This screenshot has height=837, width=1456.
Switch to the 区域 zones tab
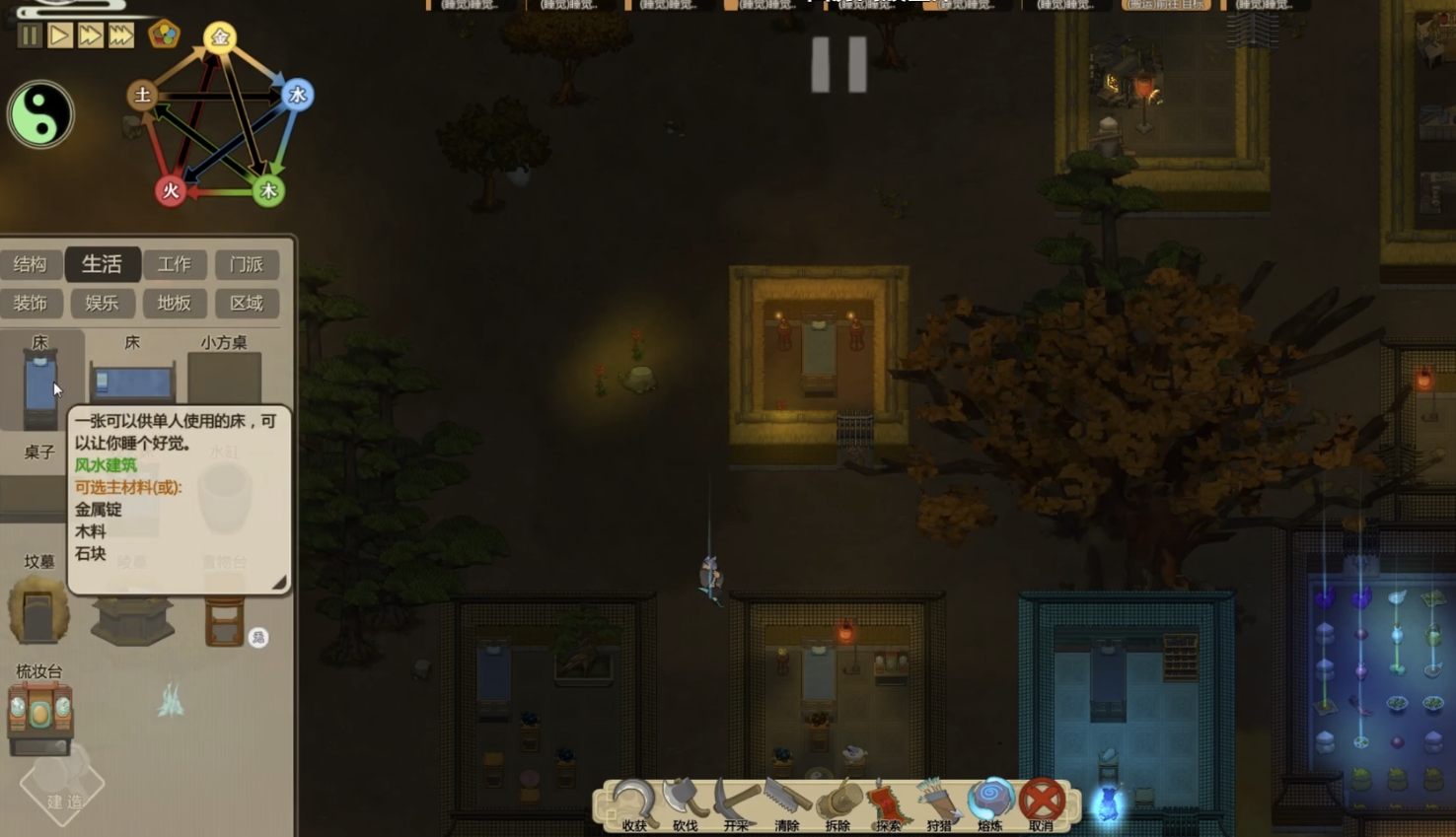(x=247, y=303)
